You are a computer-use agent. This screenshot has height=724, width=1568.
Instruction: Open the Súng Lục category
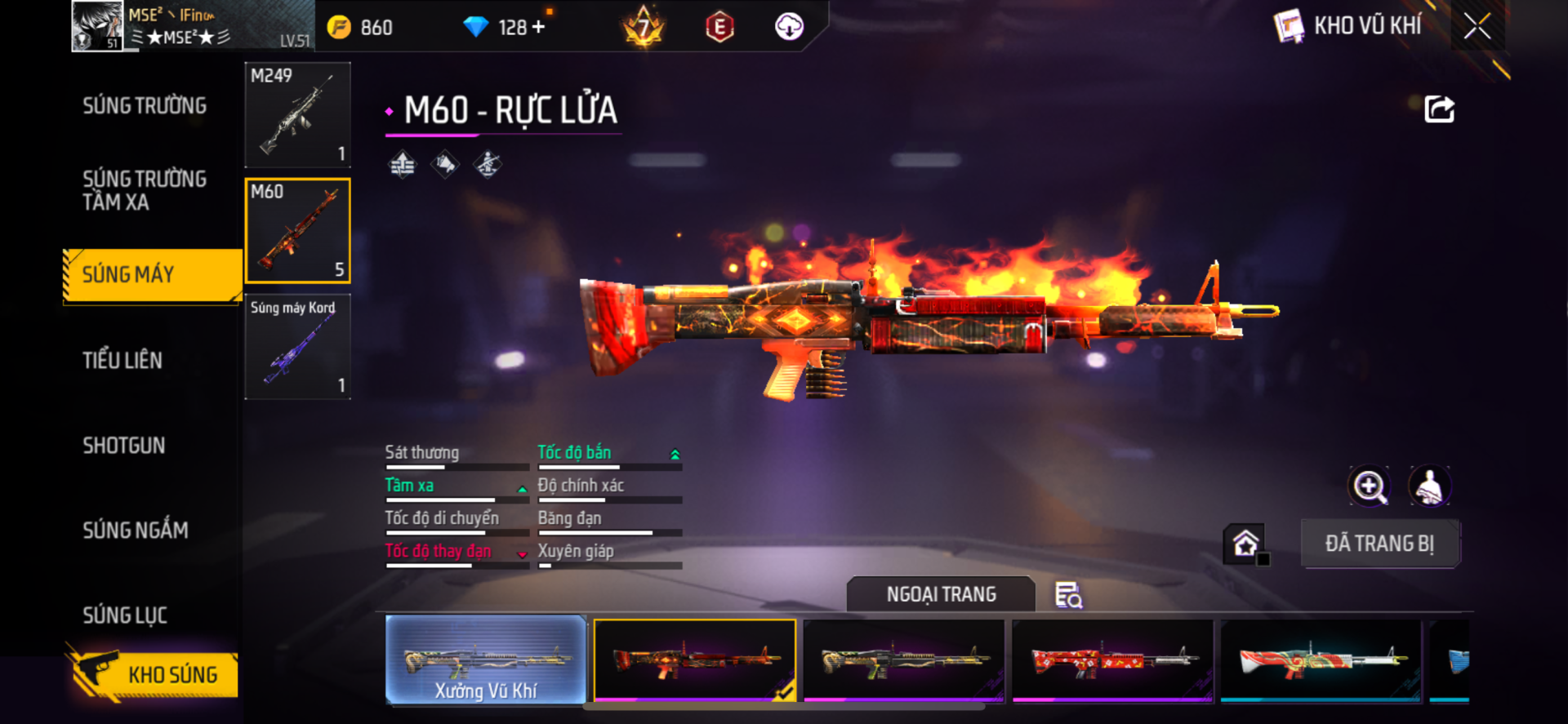[x=125, y=615]
